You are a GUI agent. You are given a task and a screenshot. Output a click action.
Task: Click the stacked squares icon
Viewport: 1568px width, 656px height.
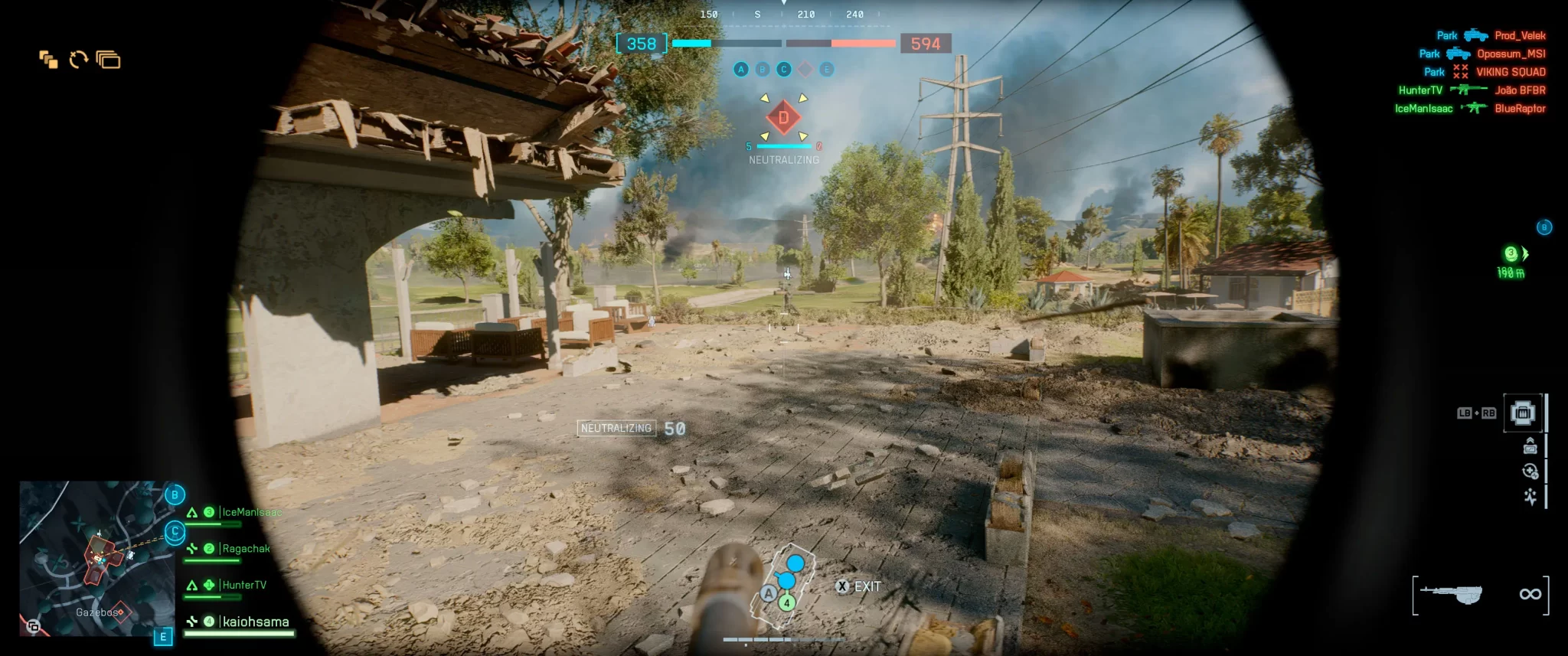(x=48, y=60)
